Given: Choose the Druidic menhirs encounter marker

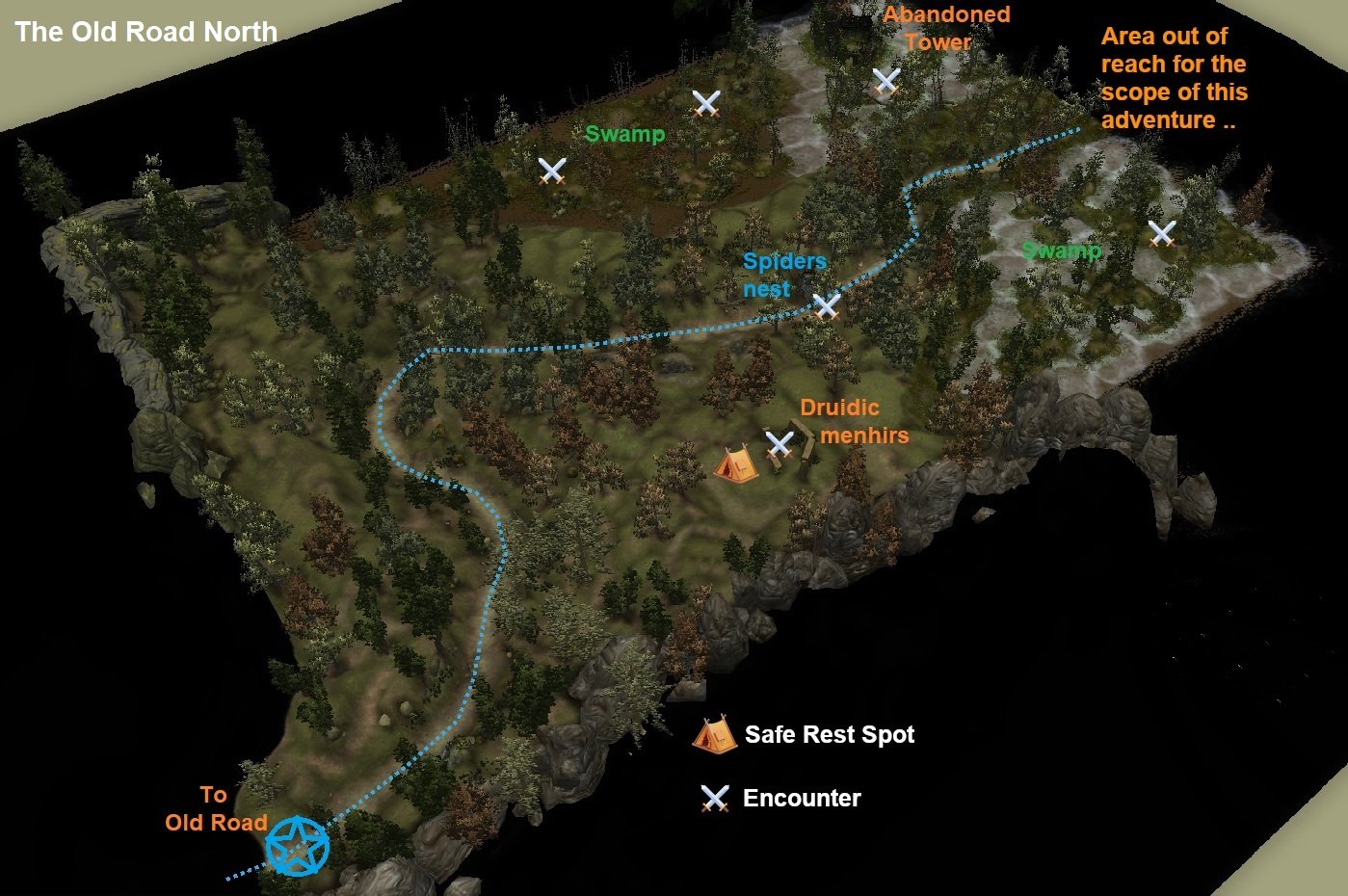Looking at the screenshot, I should click(779, 444).
